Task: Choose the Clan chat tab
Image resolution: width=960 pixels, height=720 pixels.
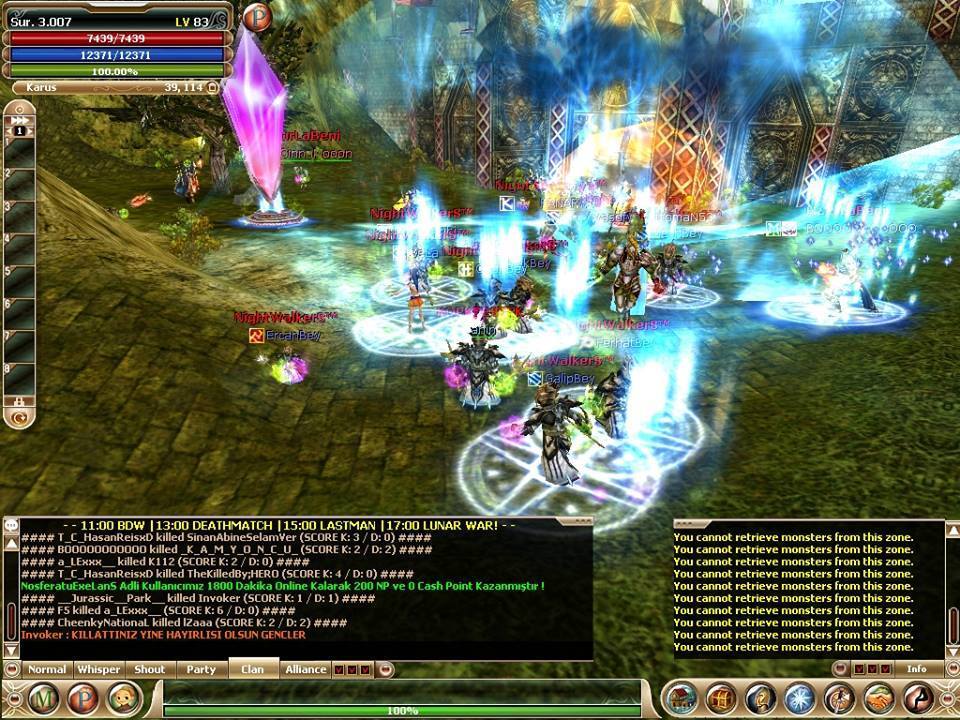Action: coord(252,669)
